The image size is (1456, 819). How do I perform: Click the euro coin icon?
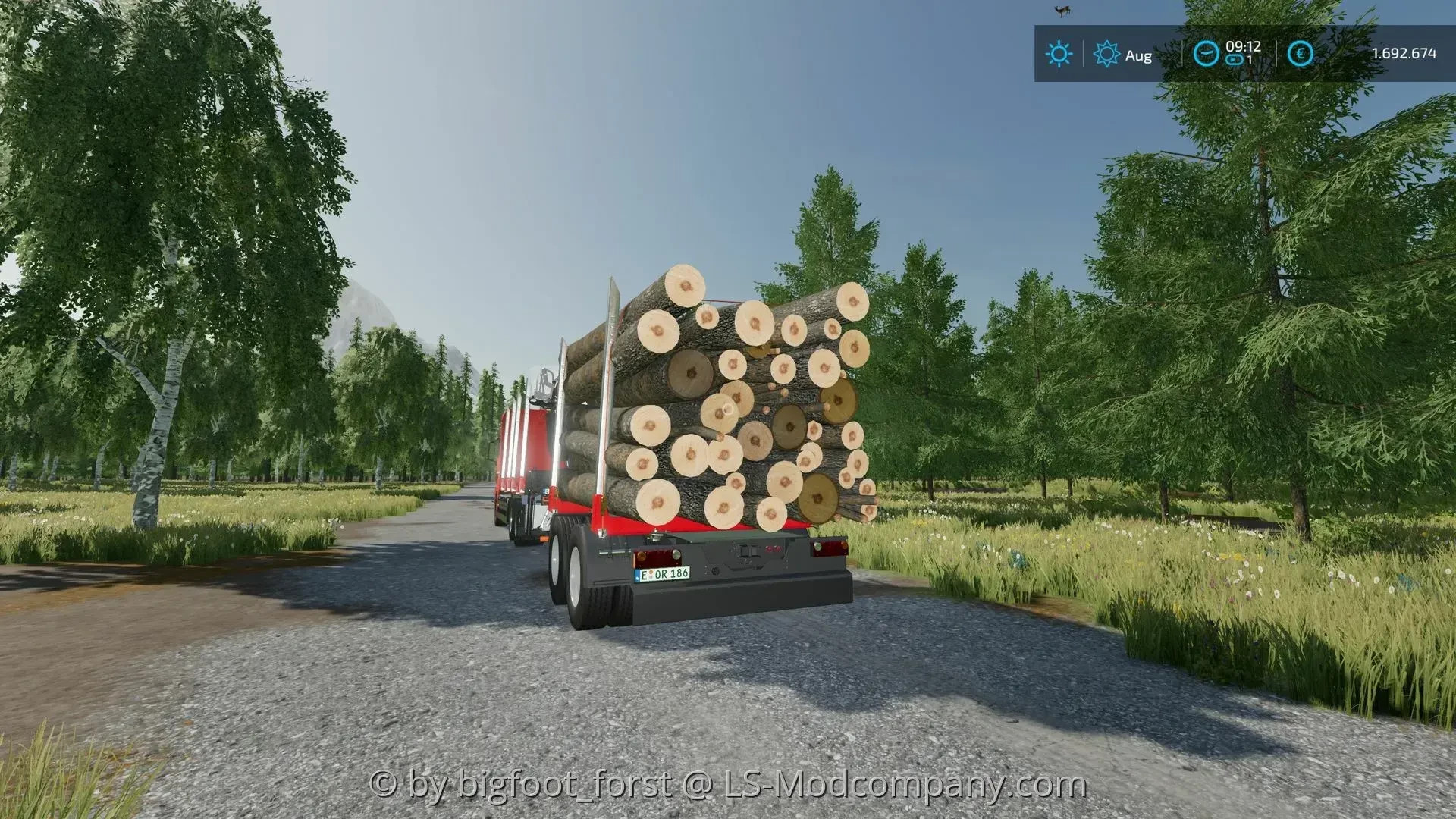[1300, 53]
